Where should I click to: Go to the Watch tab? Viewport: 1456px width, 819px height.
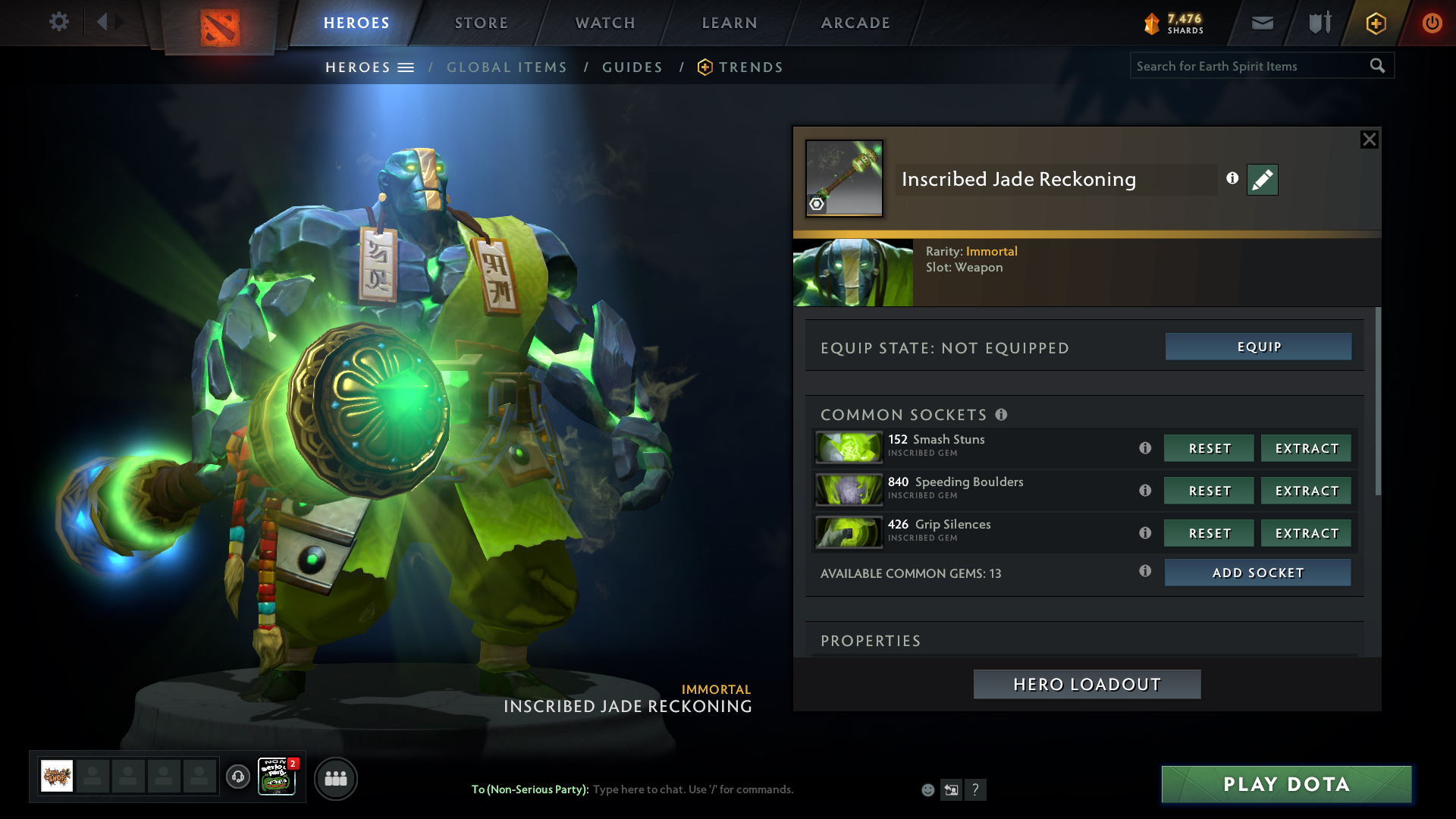(x=605, y=23)
